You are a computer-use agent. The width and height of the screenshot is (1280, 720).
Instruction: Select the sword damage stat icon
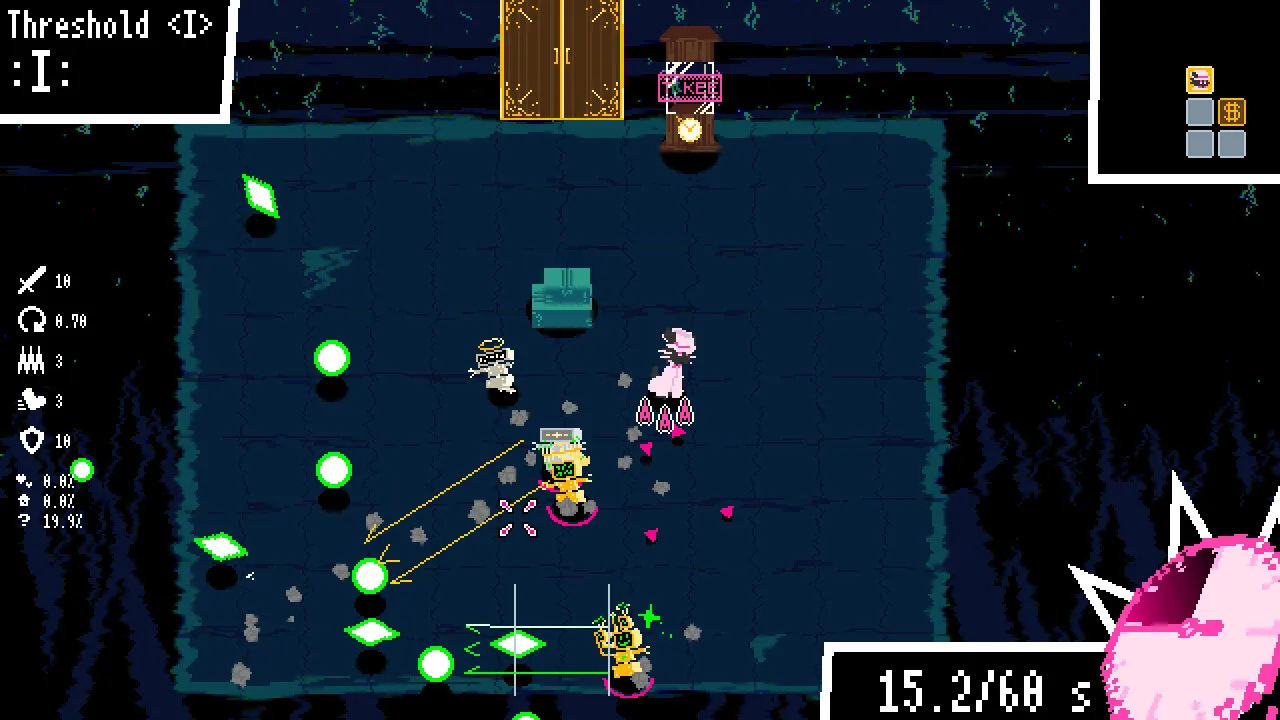[31, 279]
